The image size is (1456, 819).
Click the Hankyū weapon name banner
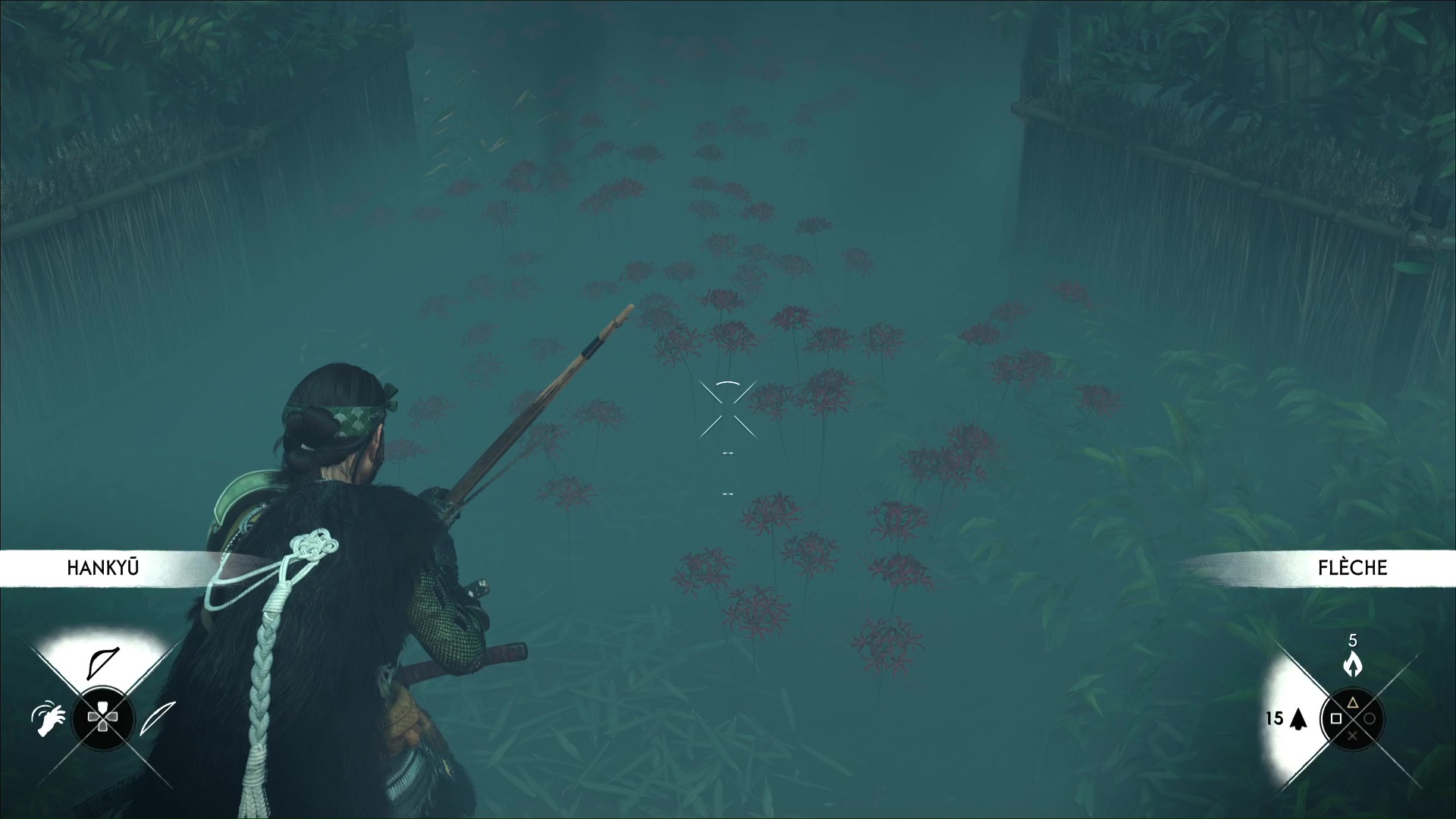(103, 568)
